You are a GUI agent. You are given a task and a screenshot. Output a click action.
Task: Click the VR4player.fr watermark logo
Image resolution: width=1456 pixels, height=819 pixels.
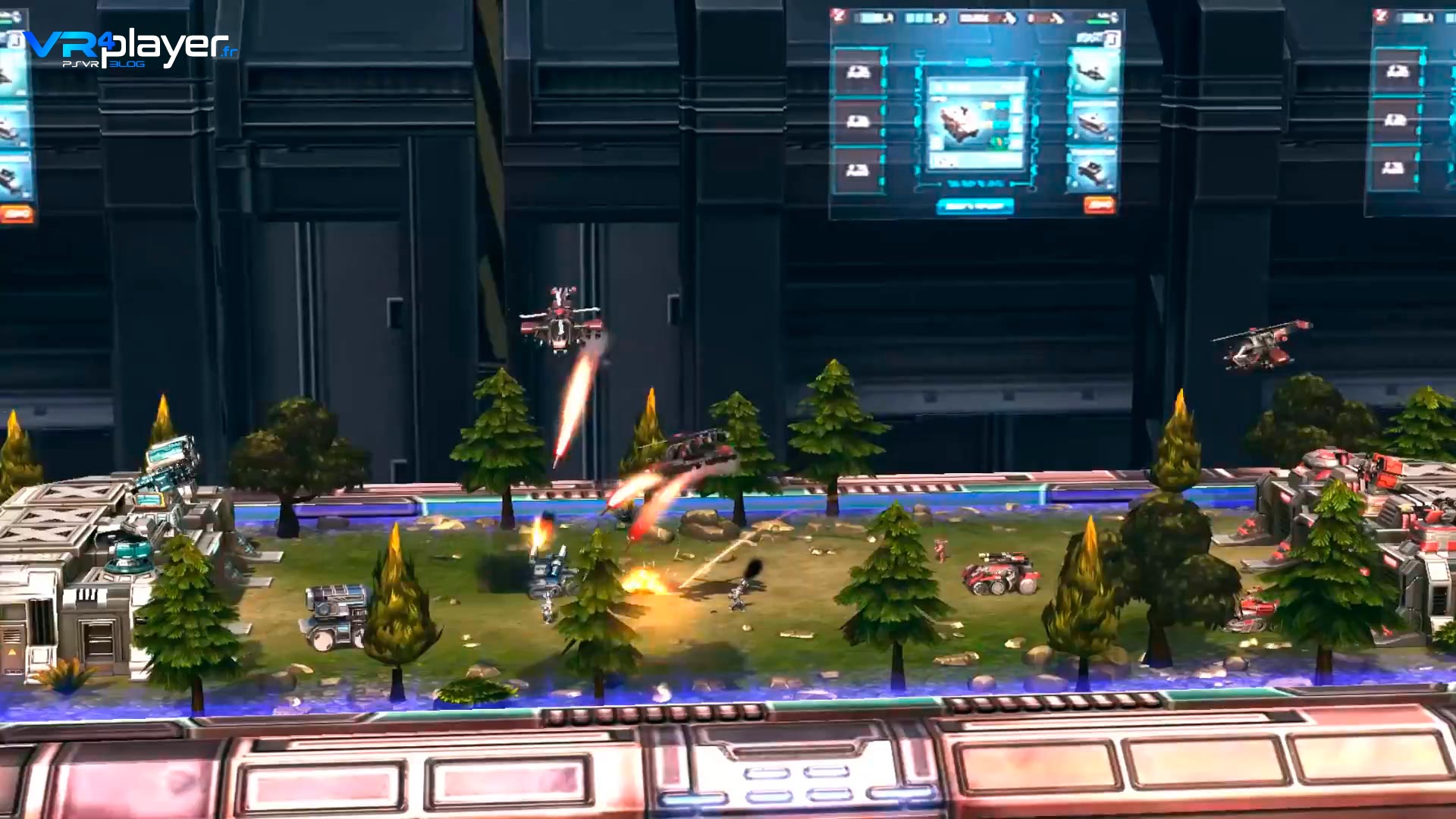(x=130, y=47)
